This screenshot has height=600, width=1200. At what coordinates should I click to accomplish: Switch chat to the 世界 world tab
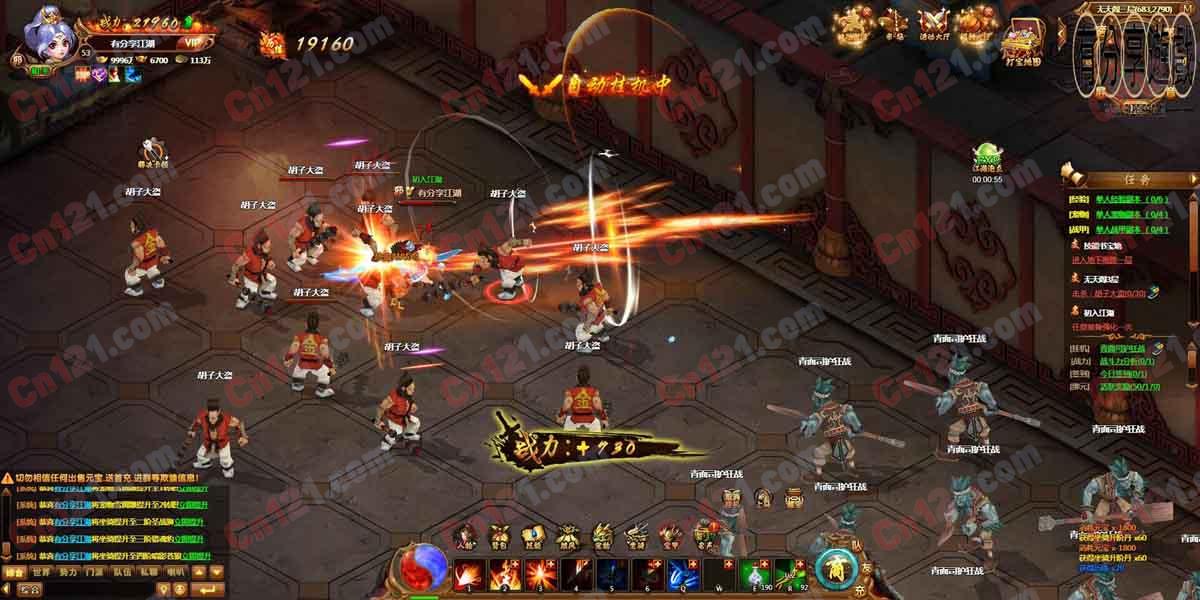40,573
